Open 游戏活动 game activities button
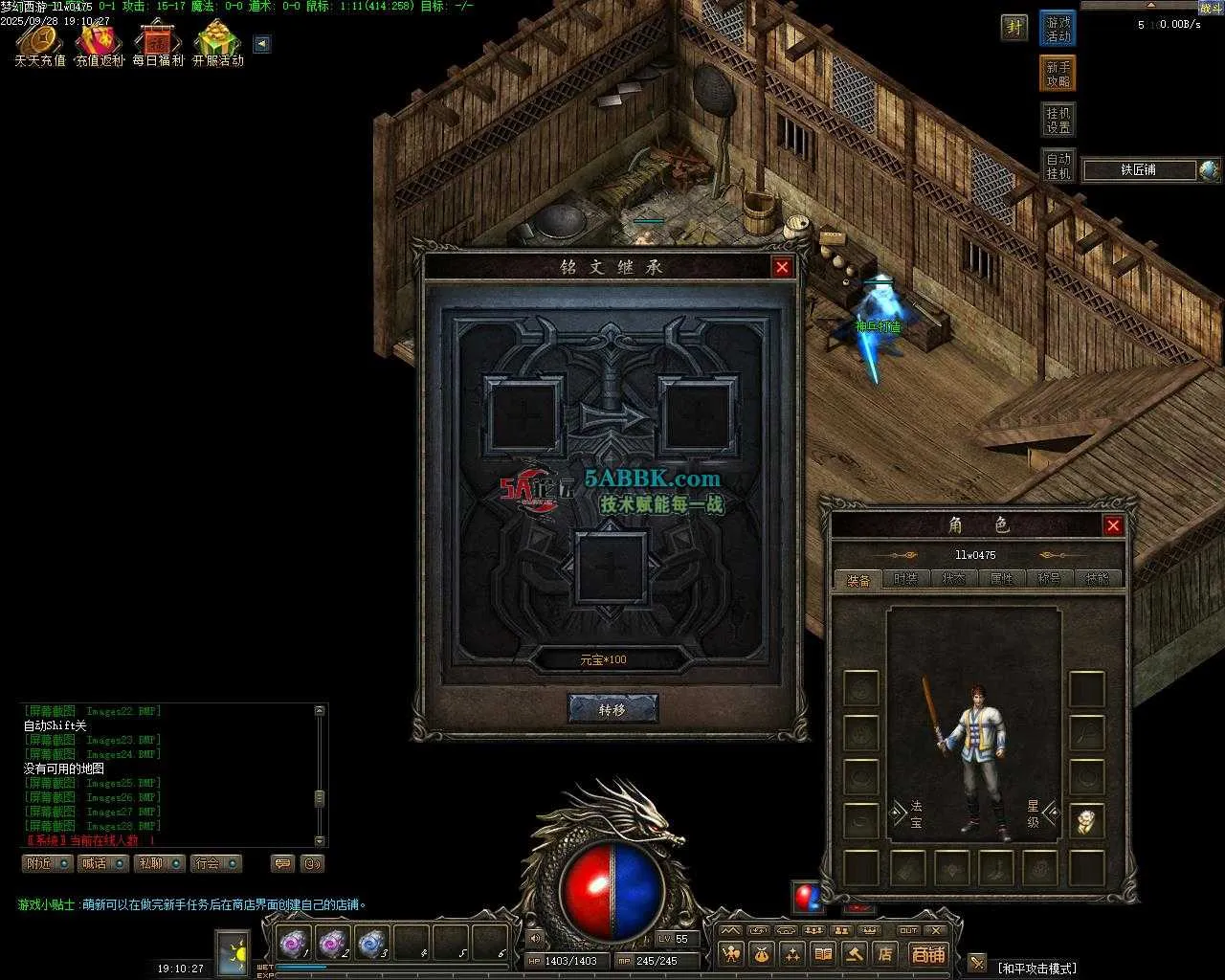This screenshot has height=980, width=1225. pos(1058,29)
